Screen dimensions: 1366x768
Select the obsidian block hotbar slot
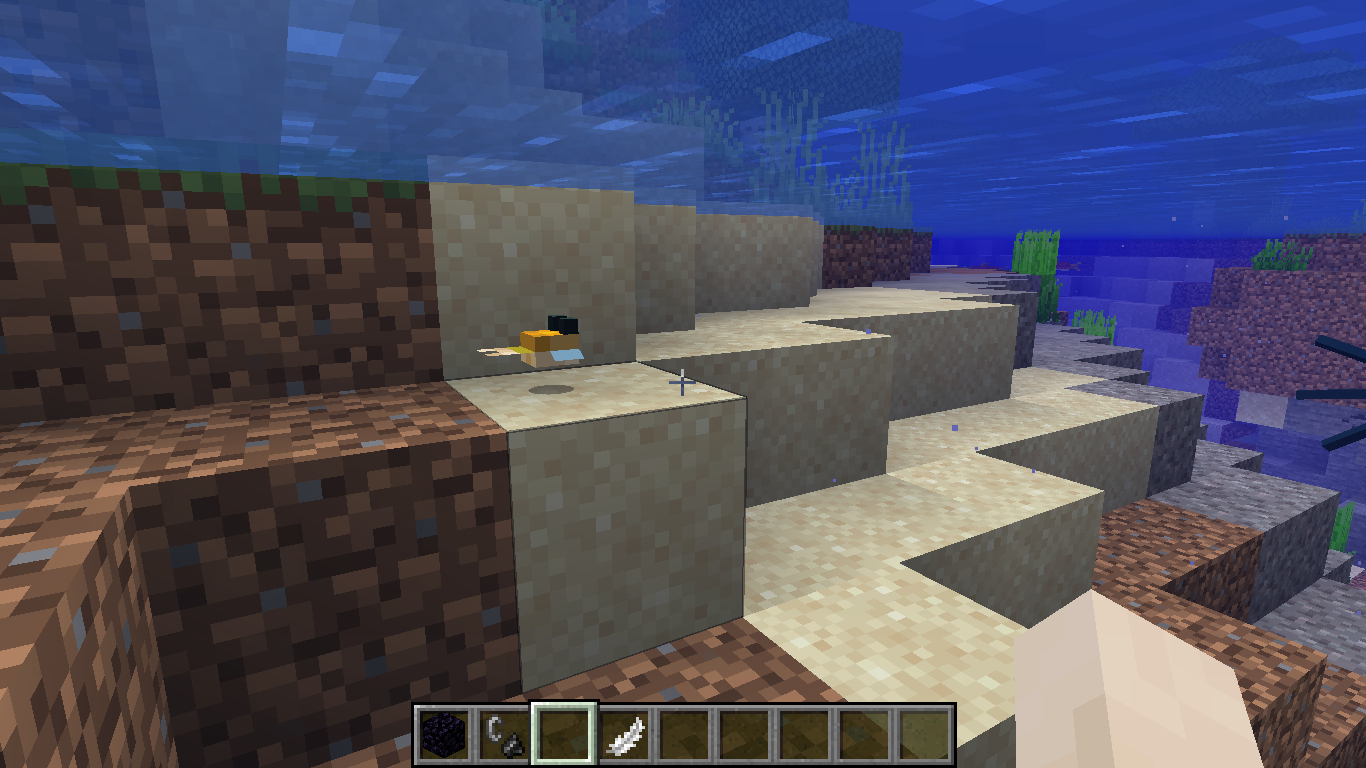[x=444, y=735]
